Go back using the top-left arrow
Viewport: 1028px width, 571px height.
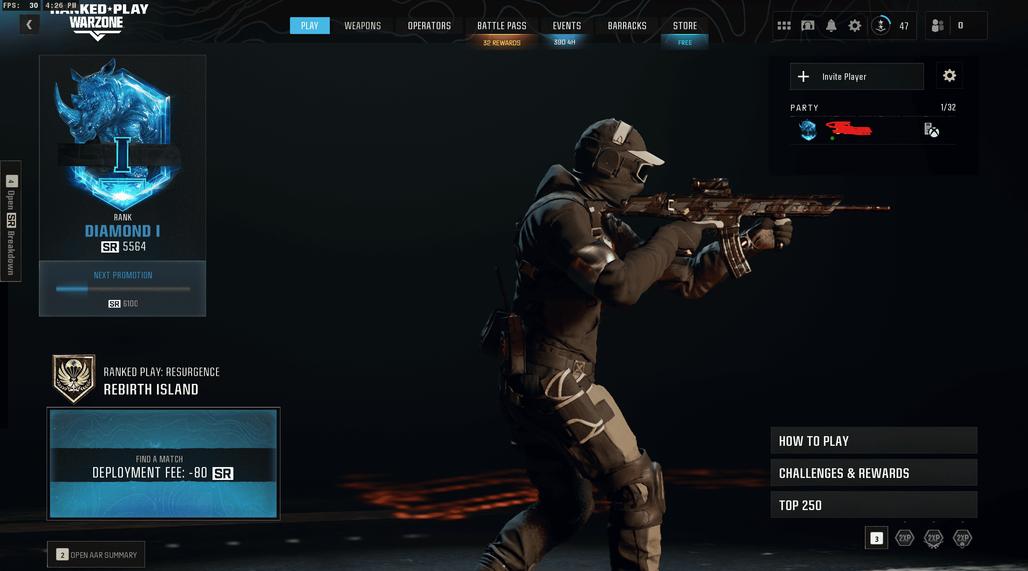click(x=29, y=25)
